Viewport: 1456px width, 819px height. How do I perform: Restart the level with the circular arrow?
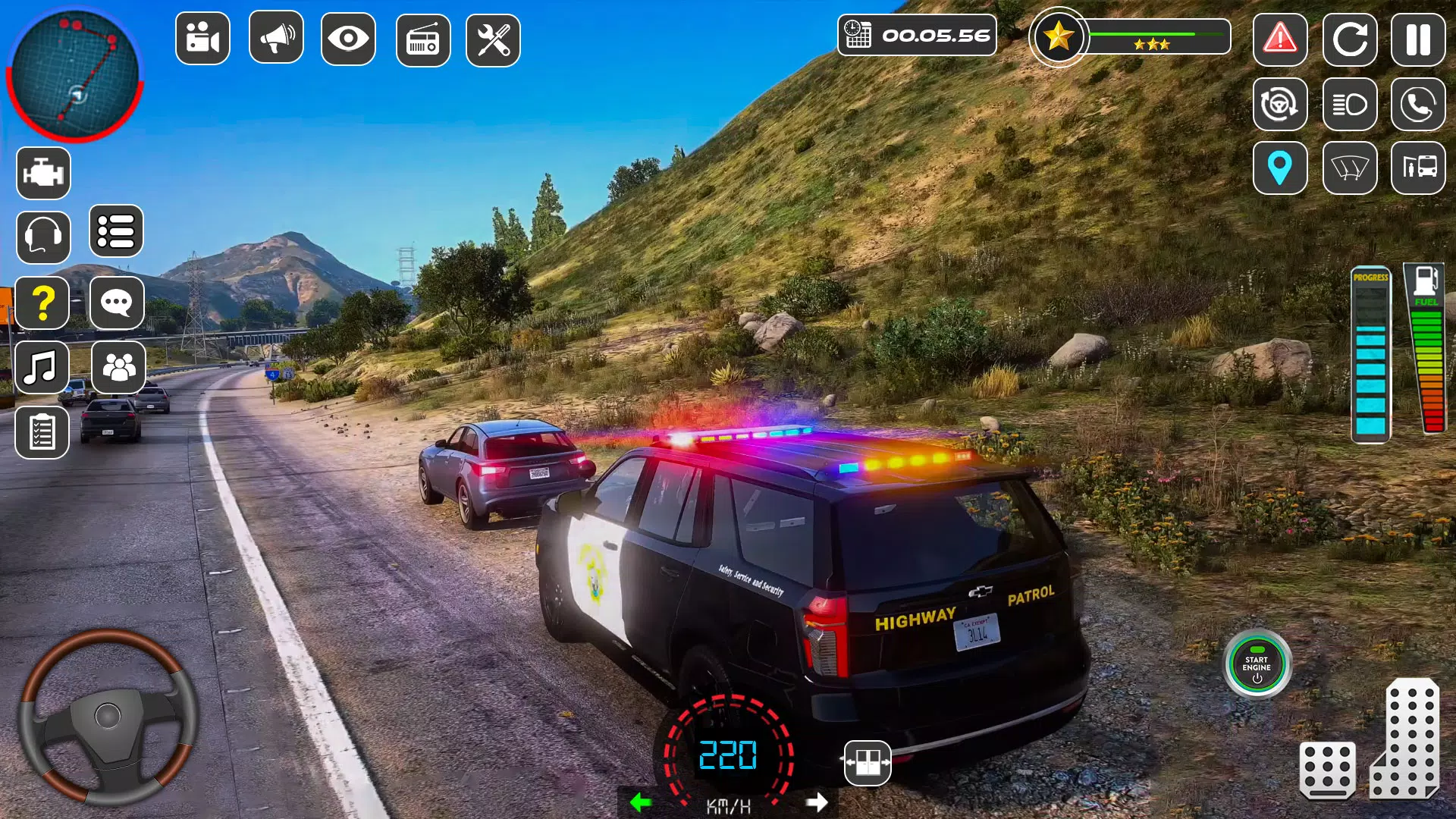tap(1350, 40)
